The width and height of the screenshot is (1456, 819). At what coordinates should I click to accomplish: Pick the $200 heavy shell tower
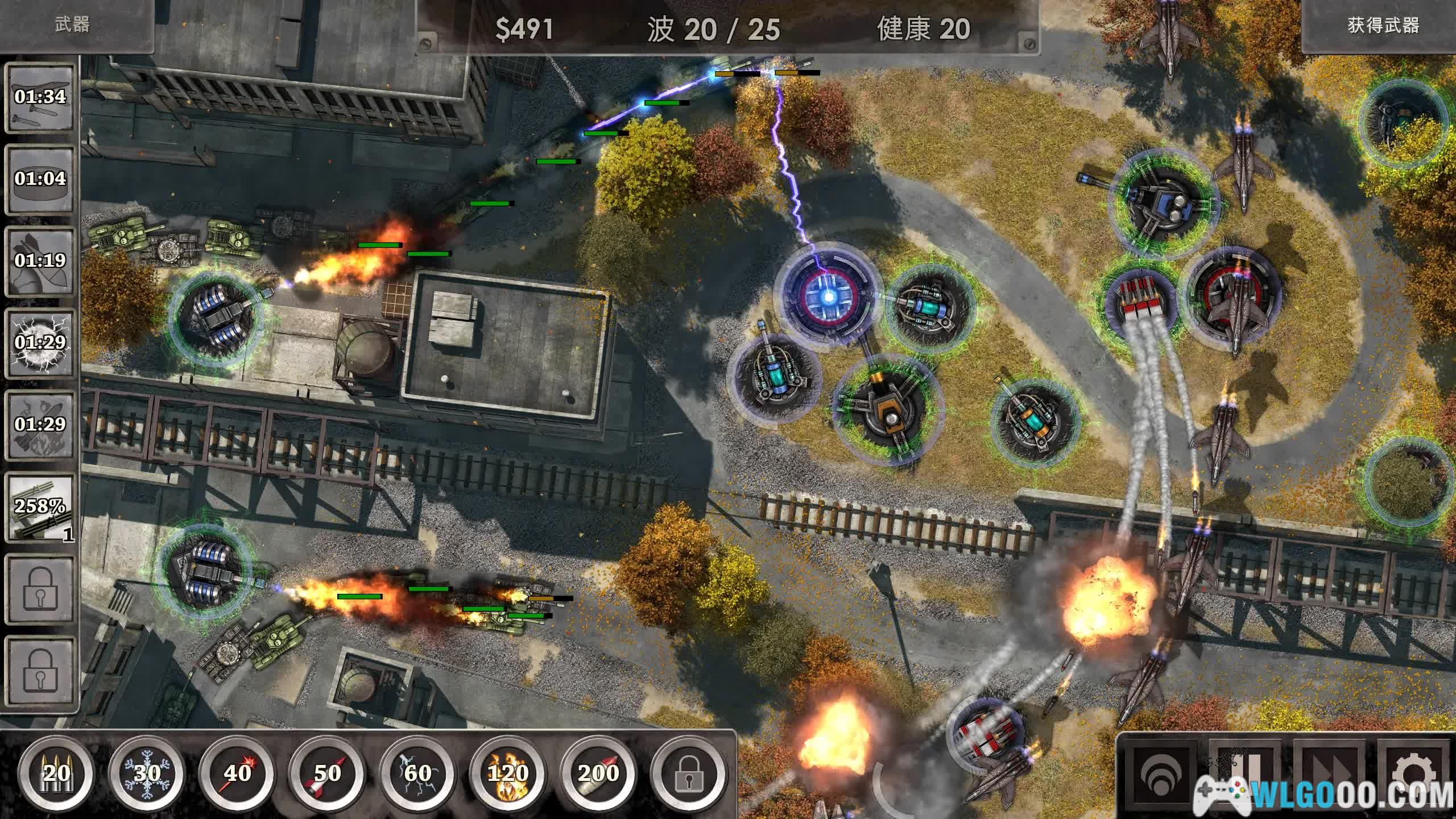tap(598, 773)
